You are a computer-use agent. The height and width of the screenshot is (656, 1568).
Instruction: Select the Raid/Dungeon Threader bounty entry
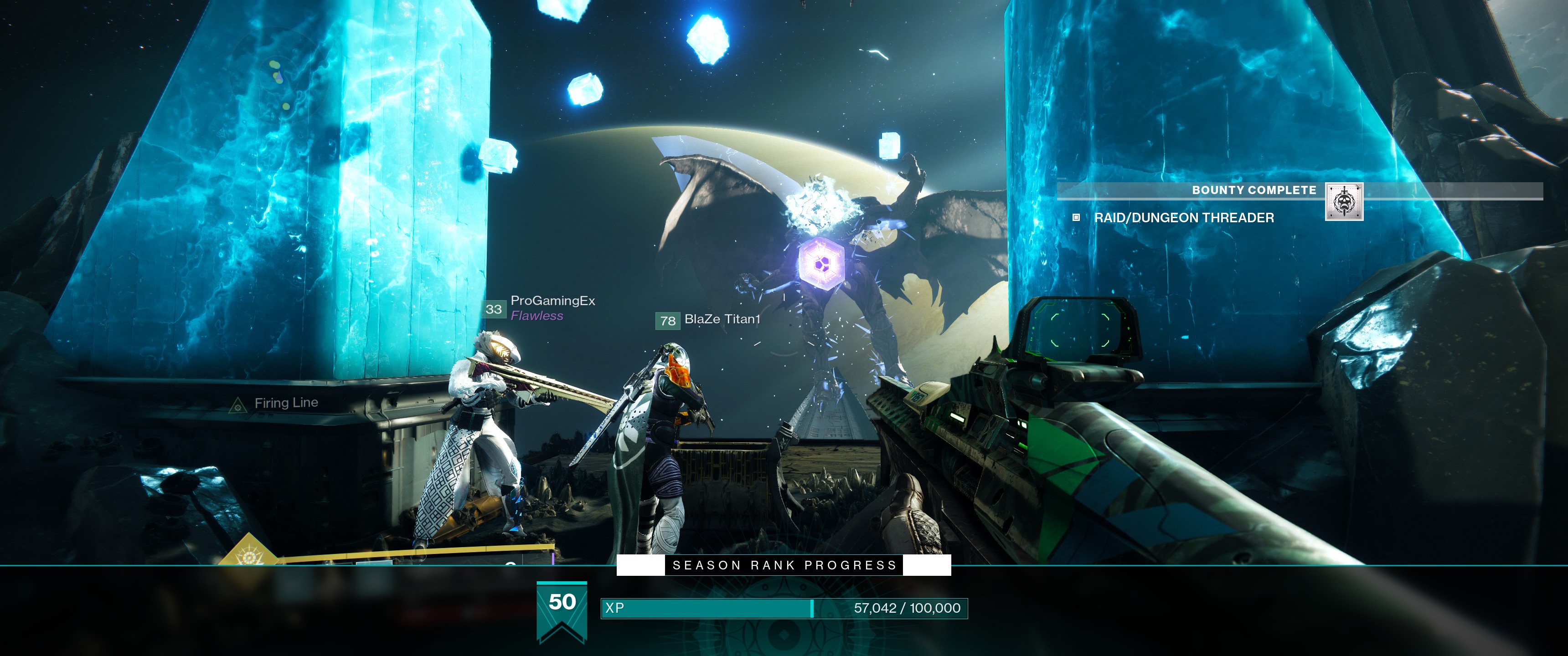pyautogui.click(x=1183, y=218)
